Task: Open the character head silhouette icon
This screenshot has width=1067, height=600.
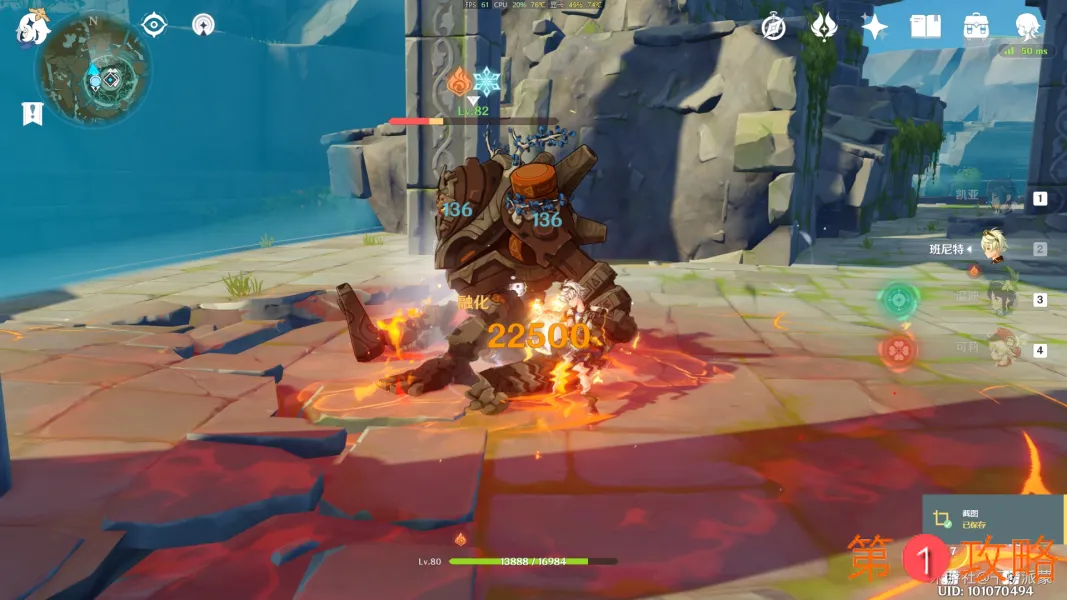Action: click(x=1027, y=27)
